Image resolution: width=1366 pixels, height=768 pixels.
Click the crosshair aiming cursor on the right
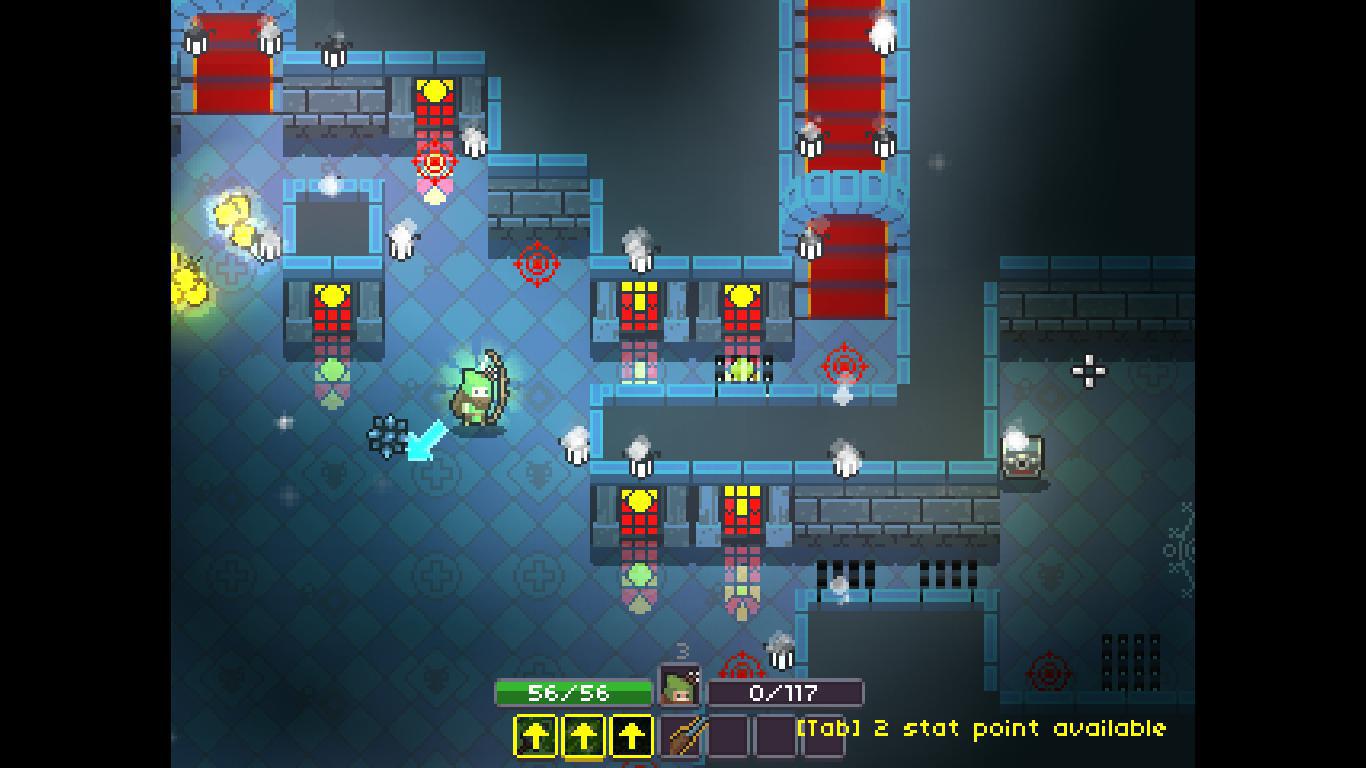[1089, 372]
